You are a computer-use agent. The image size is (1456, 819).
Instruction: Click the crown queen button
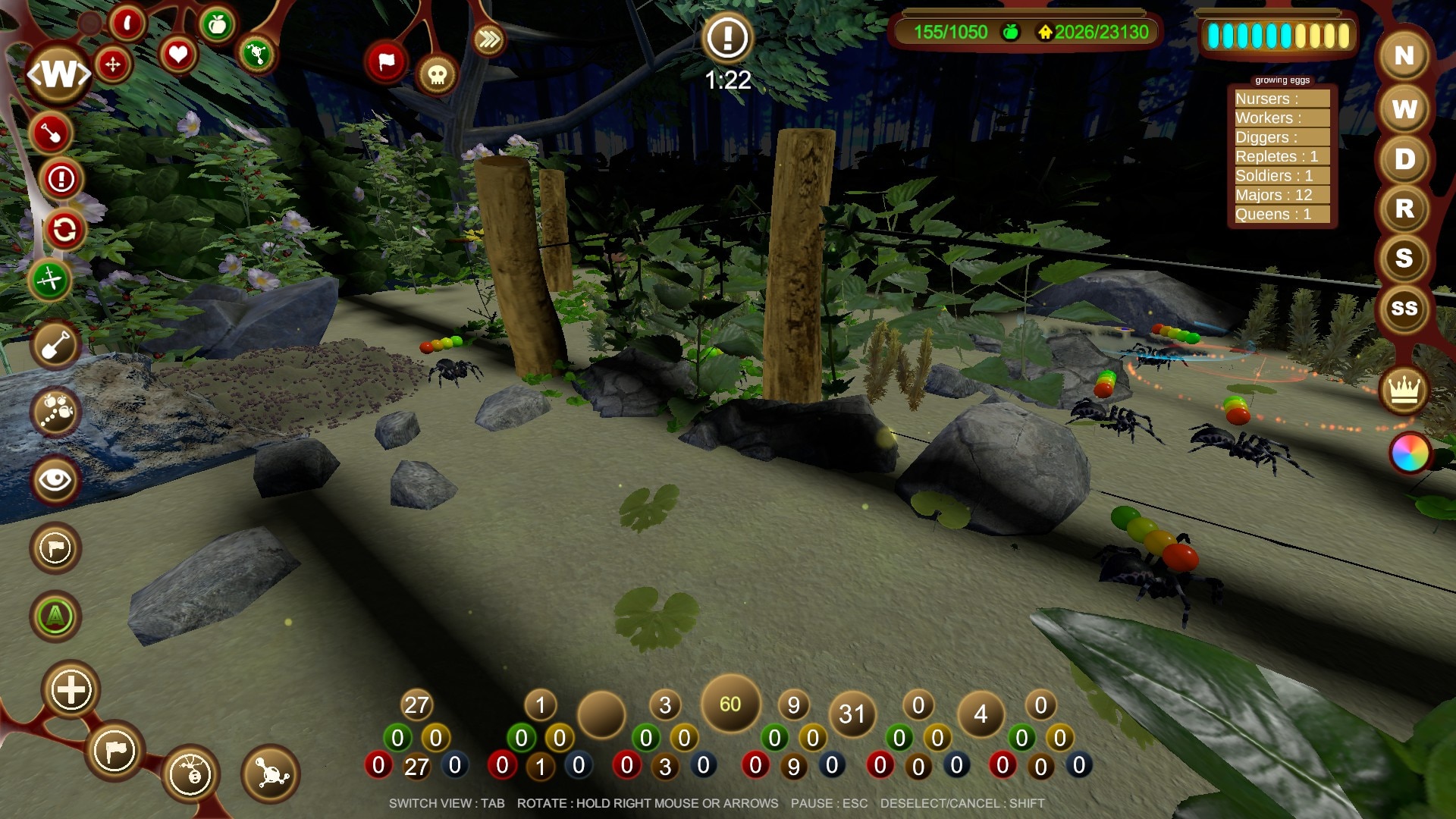coord(1404,391)
